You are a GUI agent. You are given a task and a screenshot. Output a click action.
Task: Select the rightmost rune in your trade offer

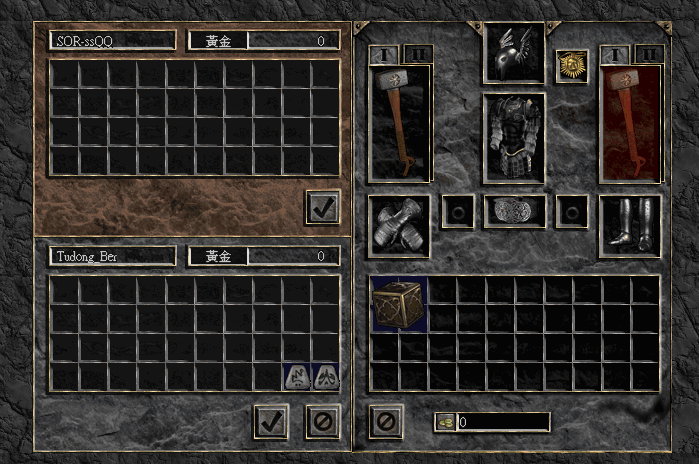point(325,377)
